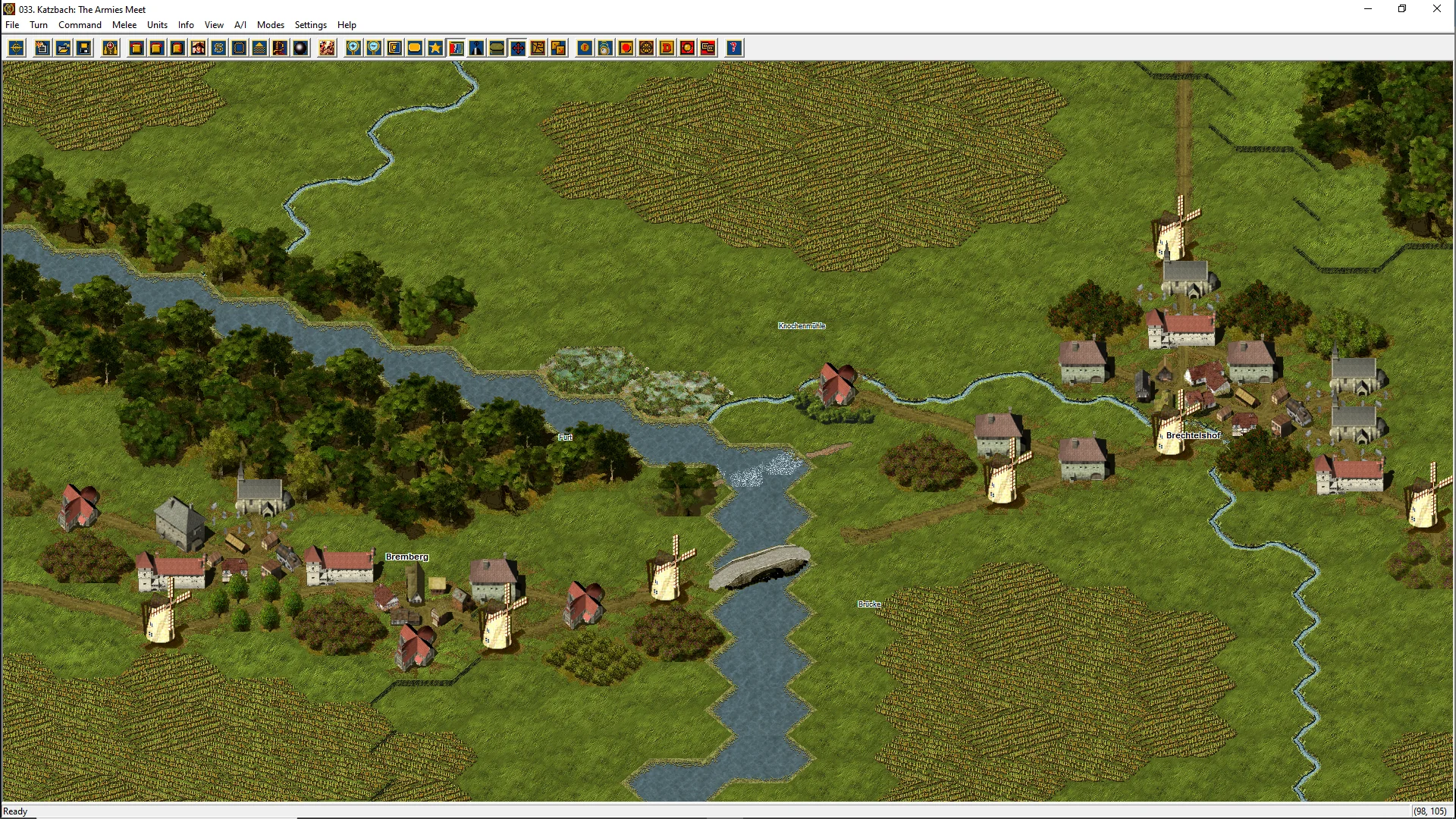Viewport: 1456px width, 819px height.
Task: Click the black cannonball toolbar icon
Action: 300,49
